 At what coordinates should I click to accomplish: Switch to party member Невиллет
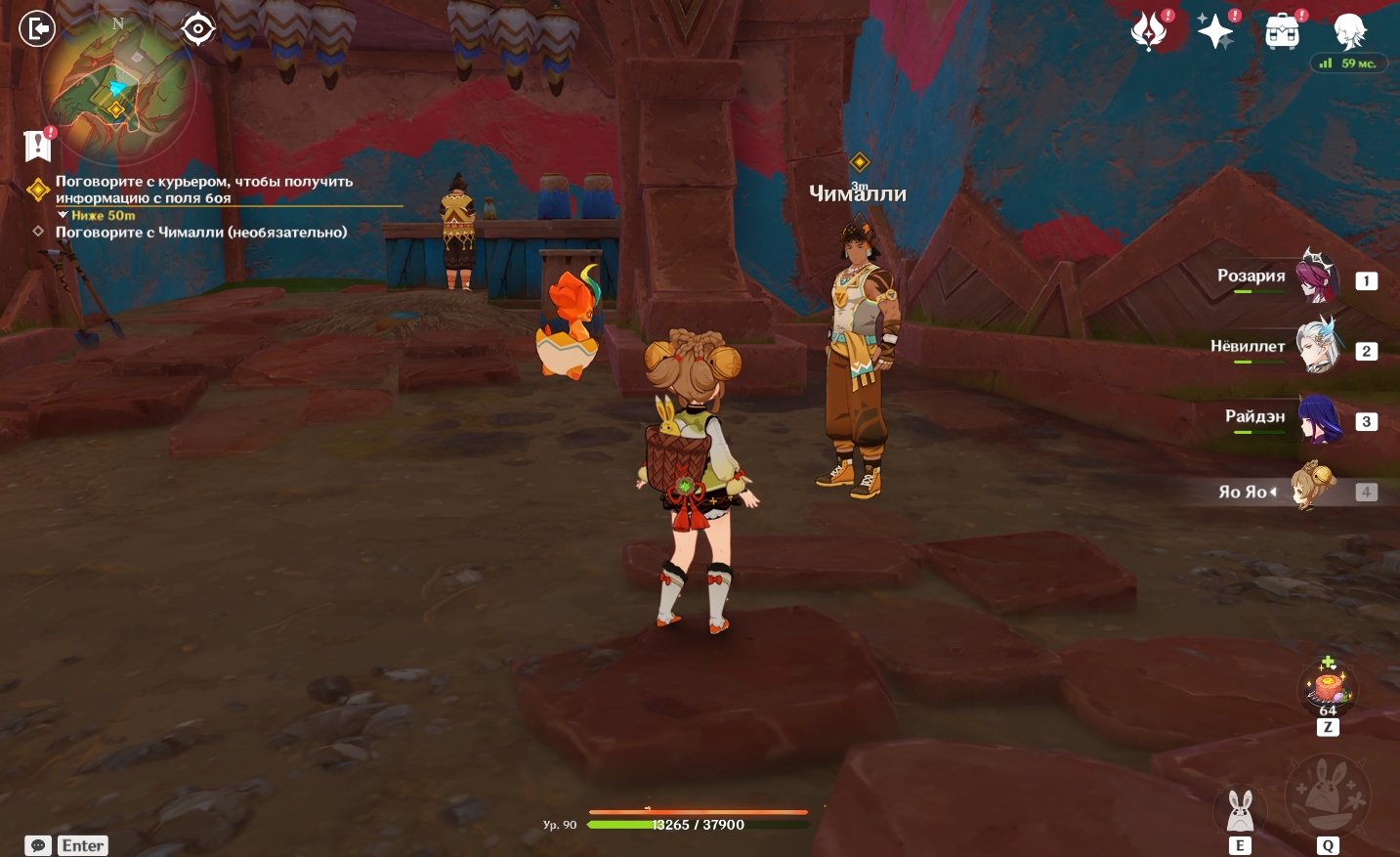(1316, 347)
